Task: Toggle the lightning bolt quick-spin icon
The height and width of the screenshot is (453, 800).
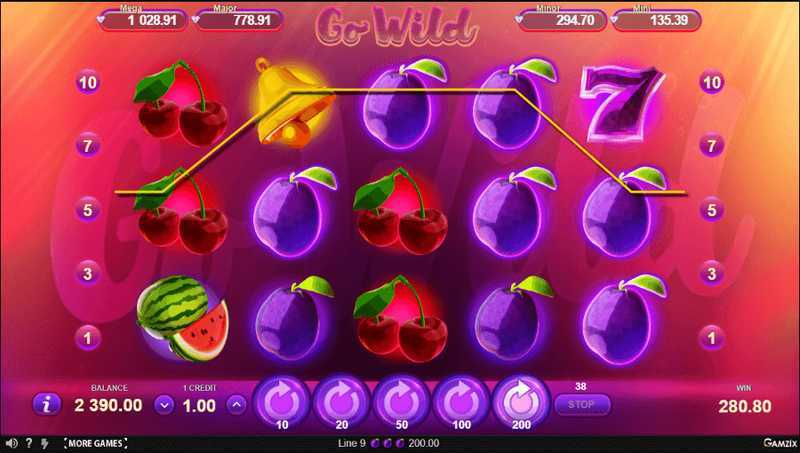Action: point(43,443)
